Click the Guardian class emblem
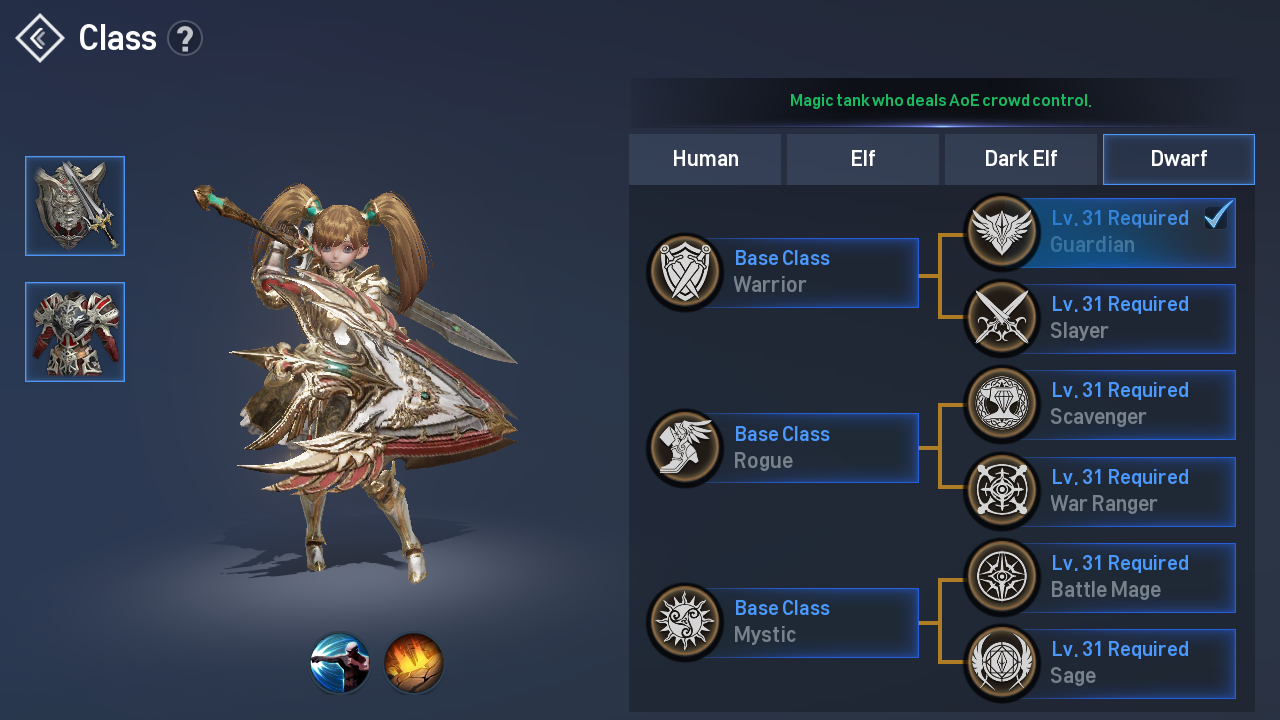 [1002, 232]
